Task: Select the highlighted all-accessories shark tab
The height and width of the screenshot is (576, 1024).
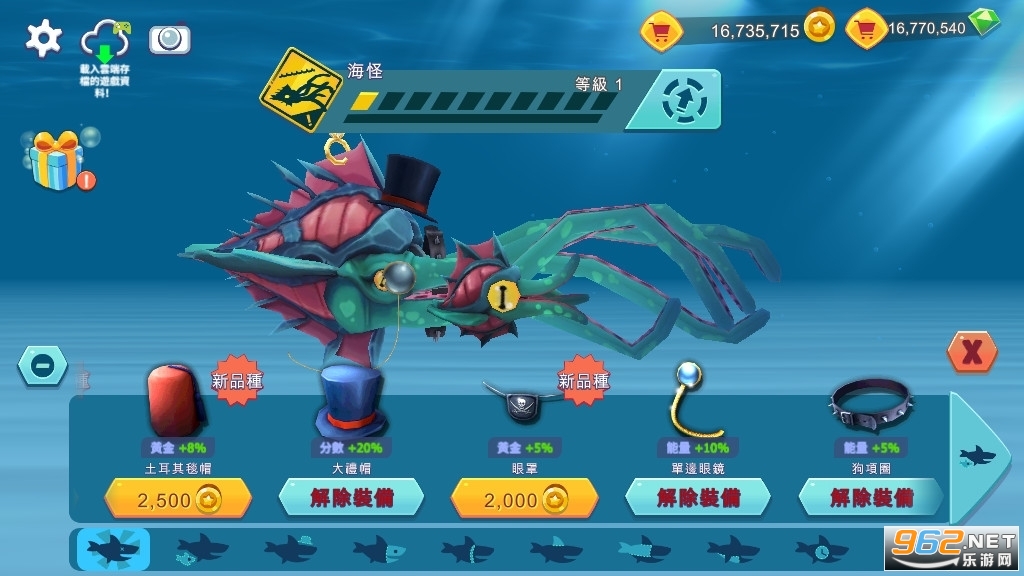Action: 113,548
